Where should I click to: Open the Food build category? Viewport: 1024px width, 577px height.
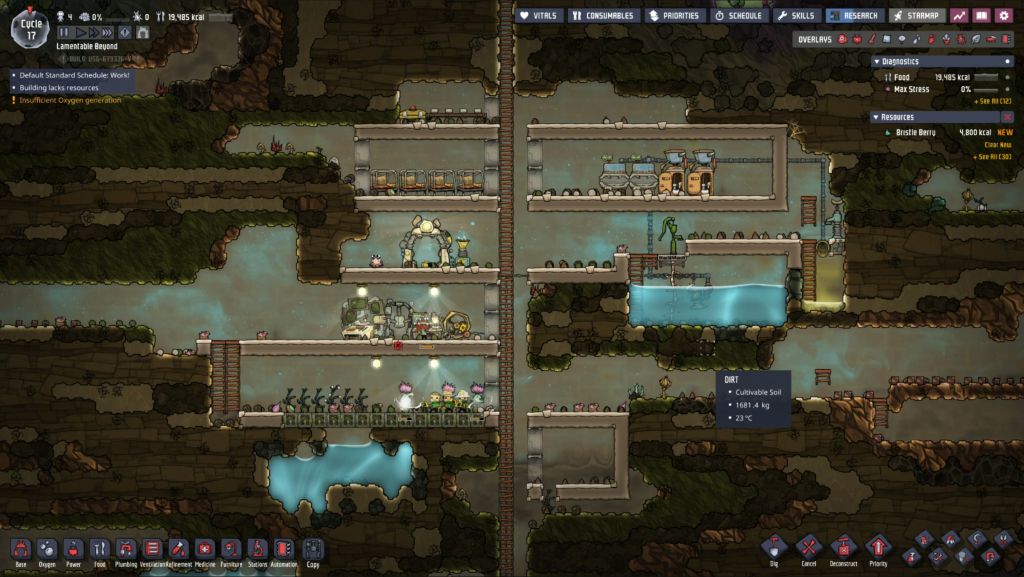click(x=100, y=549)
